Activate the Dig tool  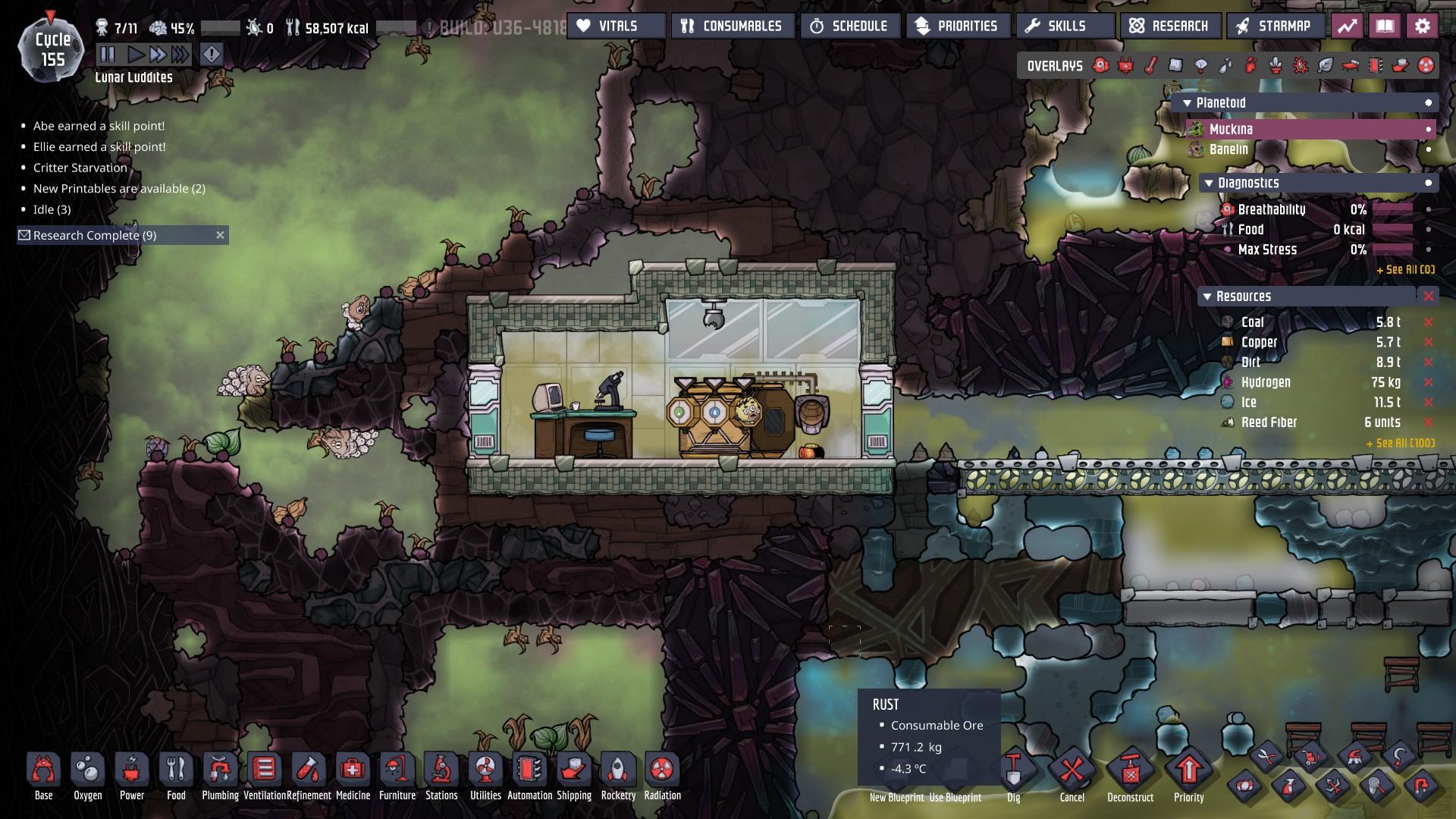[1013, 774]
